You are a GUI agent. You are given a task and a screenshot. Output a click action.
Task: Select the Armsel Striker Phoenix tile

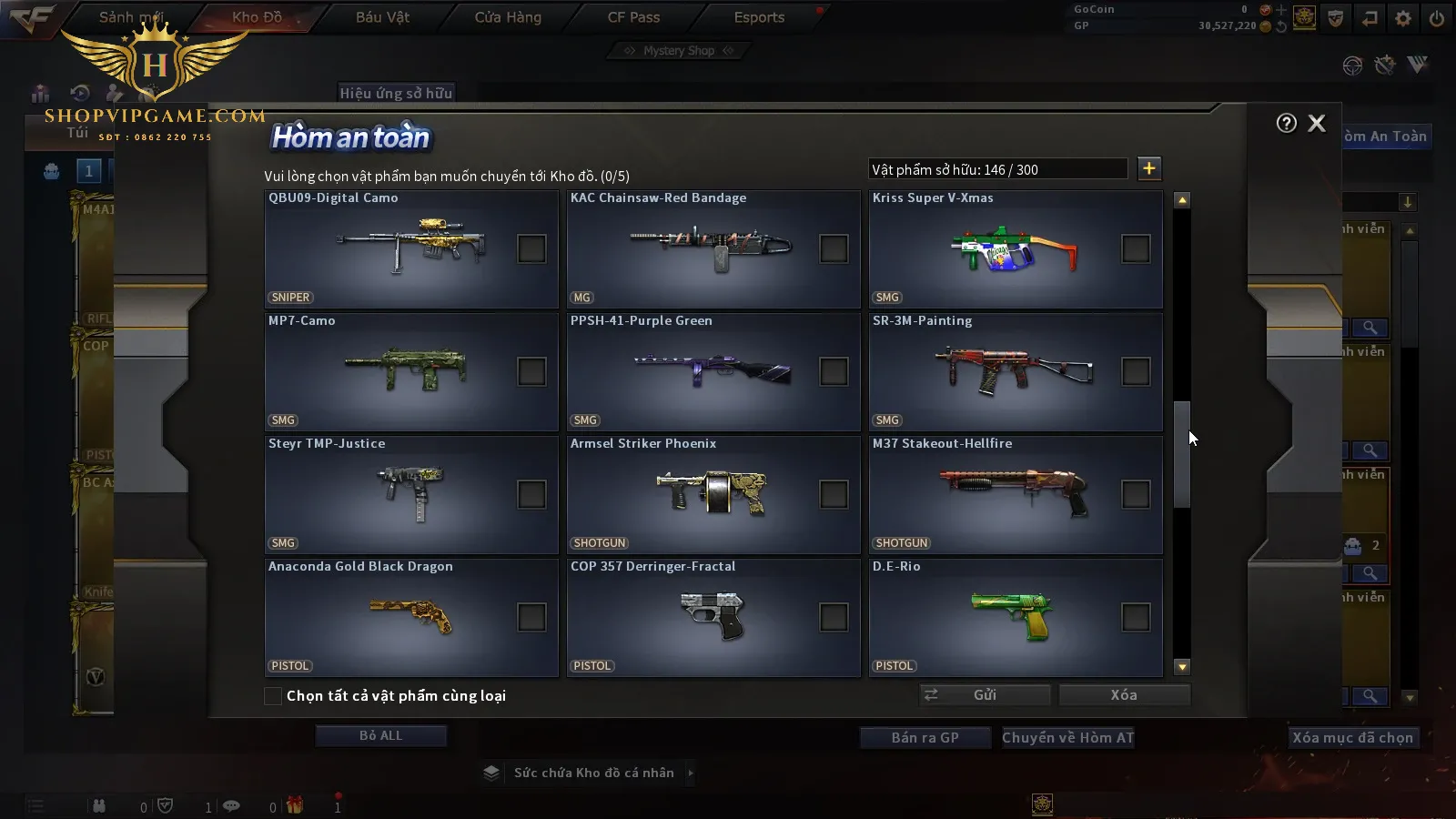point(713,495)
